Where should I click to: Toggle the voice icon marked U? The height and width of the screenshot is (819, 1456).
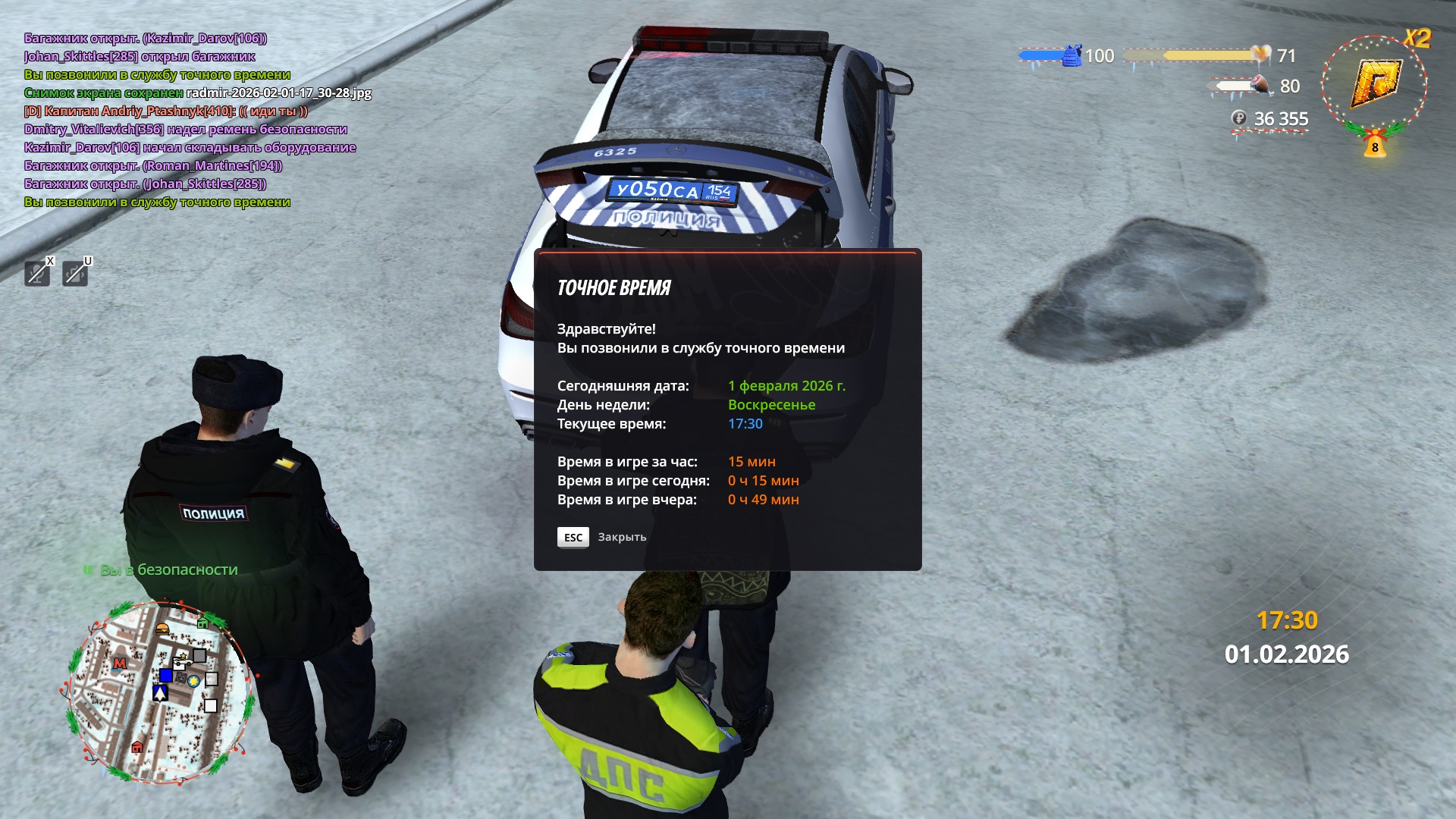(x=75, y=273)
